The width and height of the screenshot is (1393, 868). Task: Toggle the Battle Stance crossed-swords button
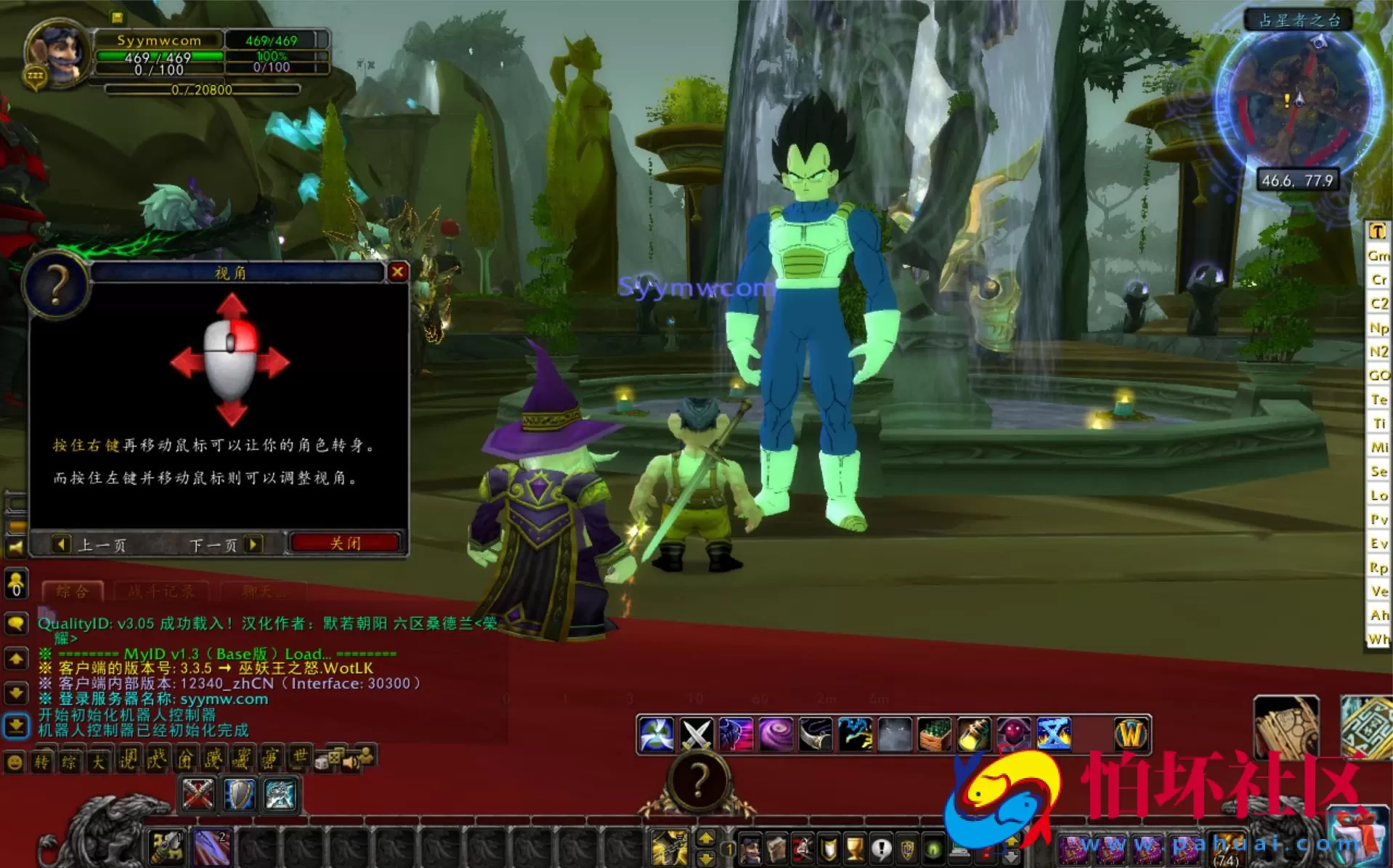[197, 795]
